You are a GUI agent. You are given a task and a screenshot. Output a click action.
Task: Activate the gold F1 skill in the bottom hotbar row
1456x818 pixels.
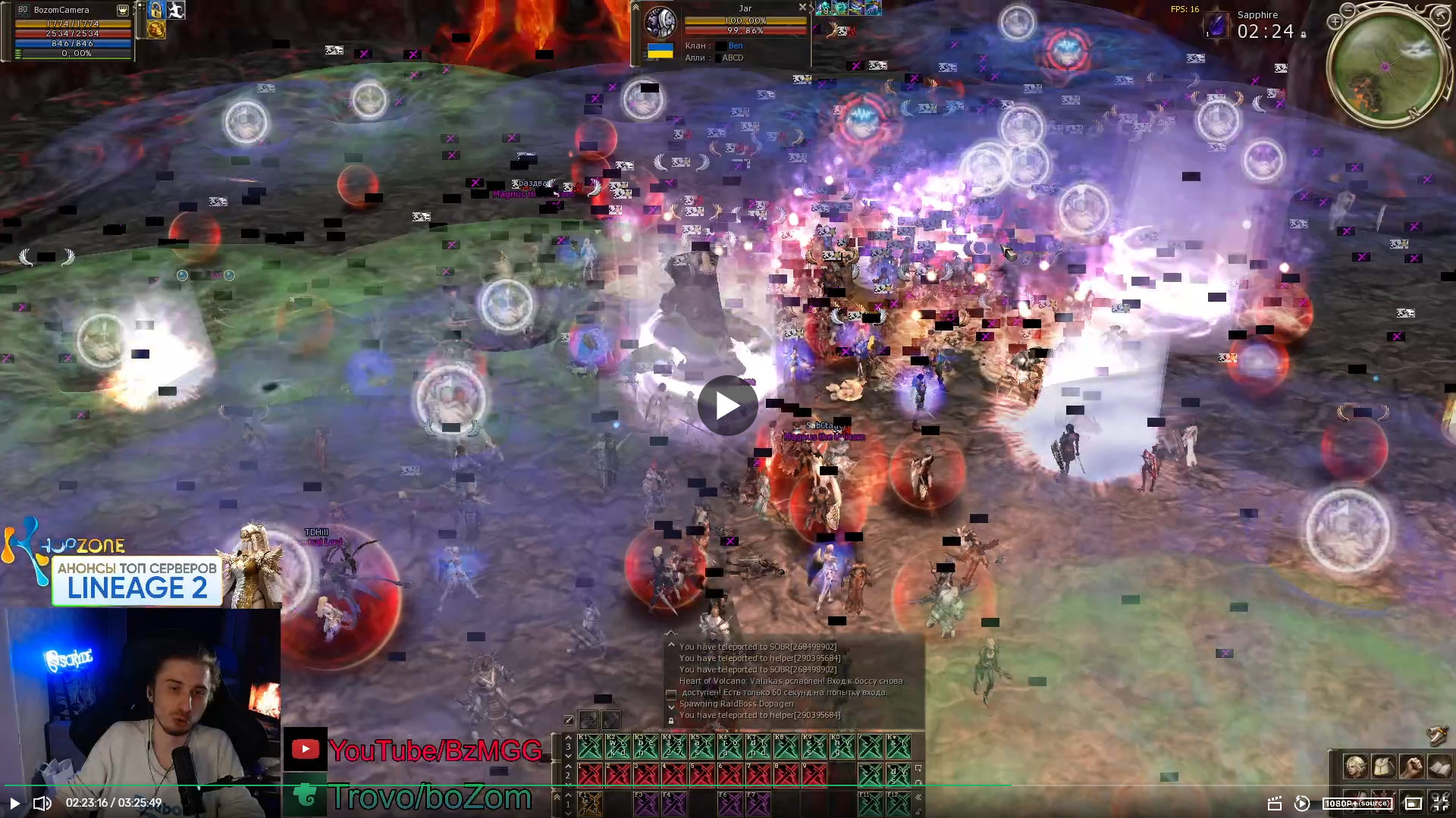[590, 803]
